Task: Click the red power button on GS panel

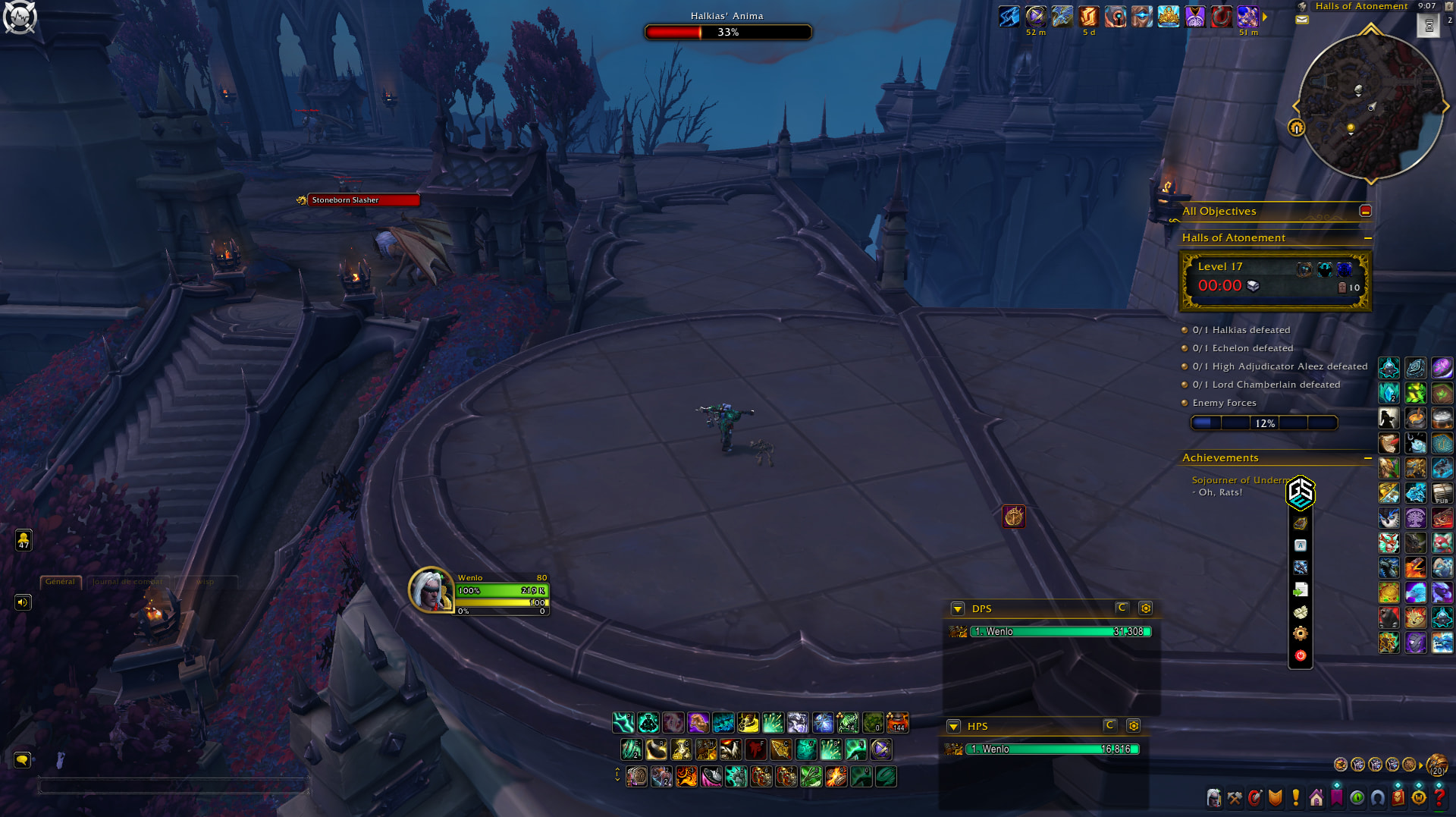Action: (1301, 655)
